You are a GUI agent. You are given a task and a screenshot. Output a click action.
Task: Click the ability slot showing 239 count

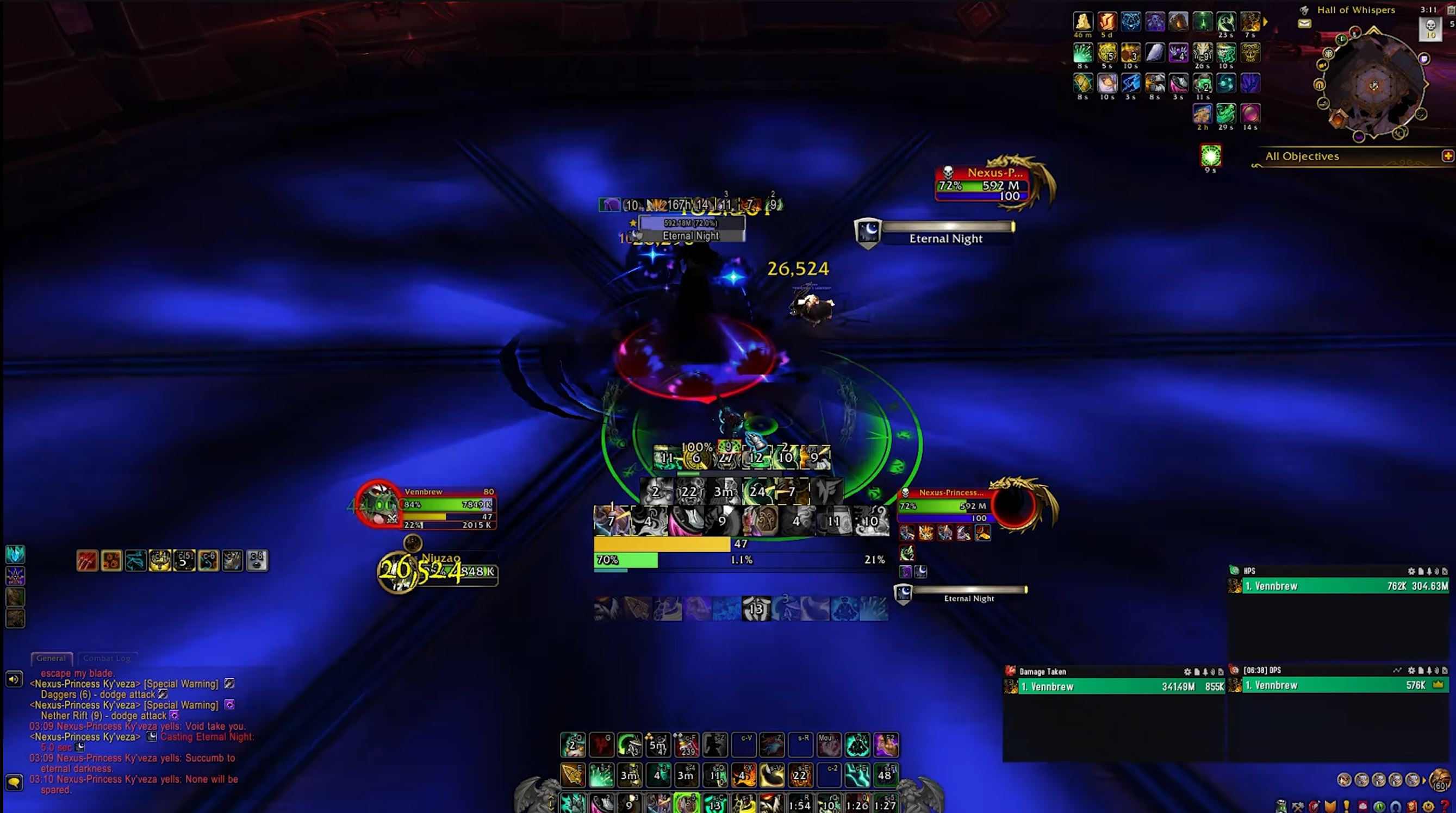coord(687,745)
